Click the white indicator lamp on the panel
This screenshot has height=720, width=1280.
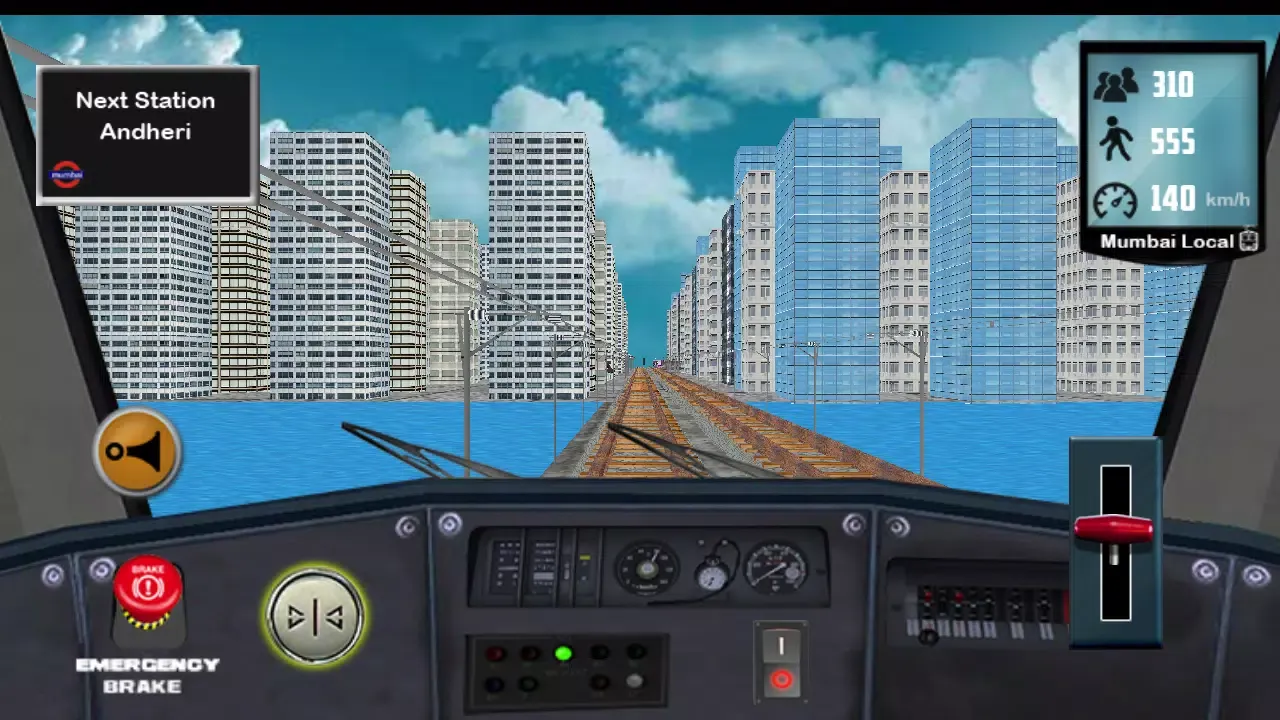click(635, 681)
